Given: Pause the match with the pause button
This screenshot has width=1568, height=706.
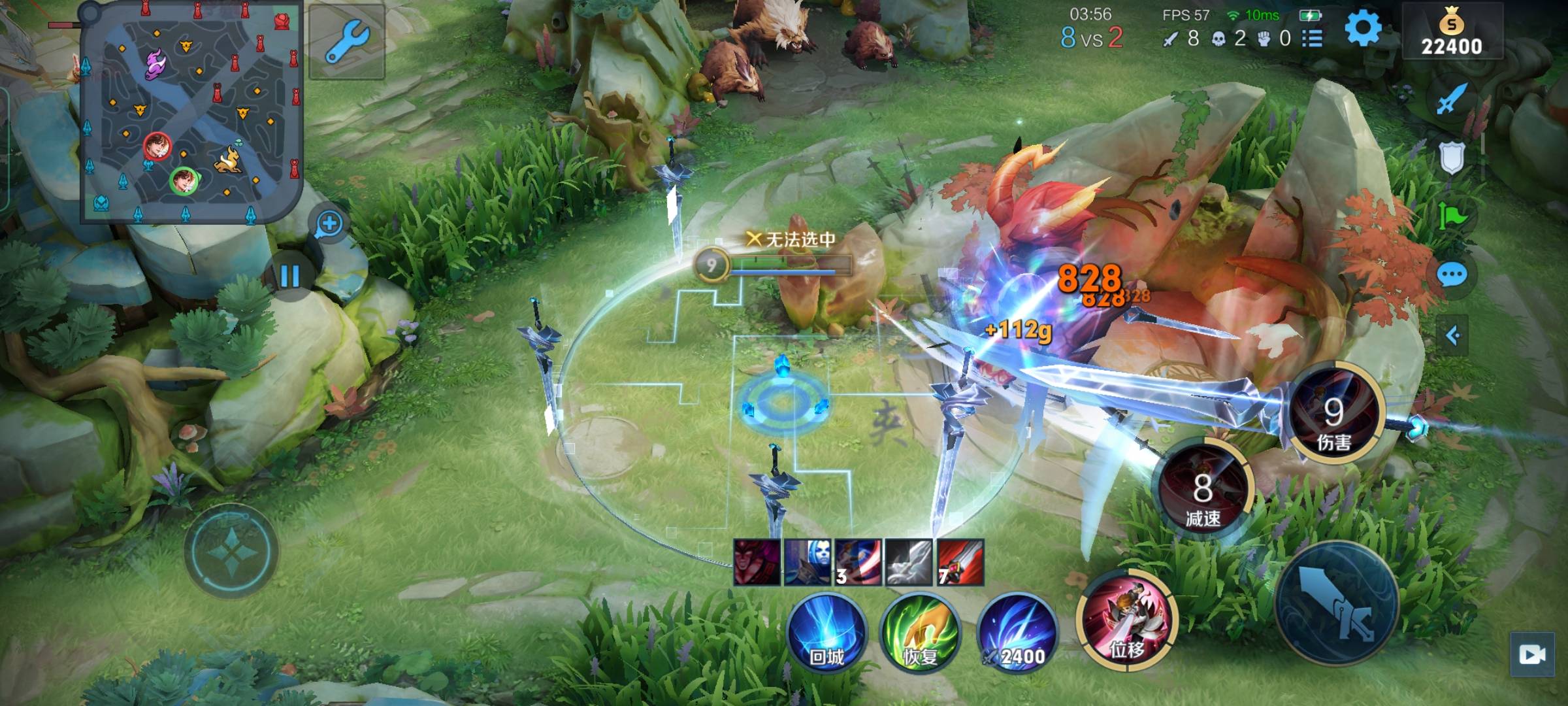Looking at the screenshot, I should [x=289, y=276].
